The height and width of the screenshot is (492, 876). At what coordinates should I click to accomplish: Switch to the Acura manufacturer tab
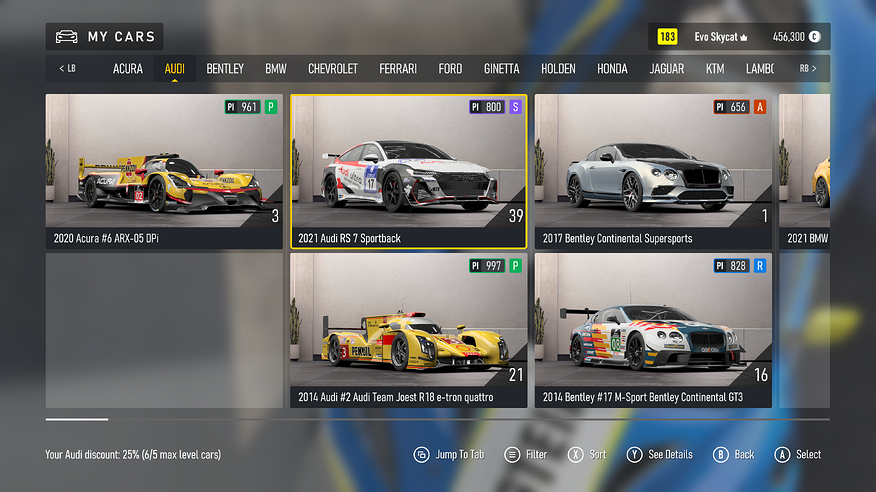tap(128, 69)
